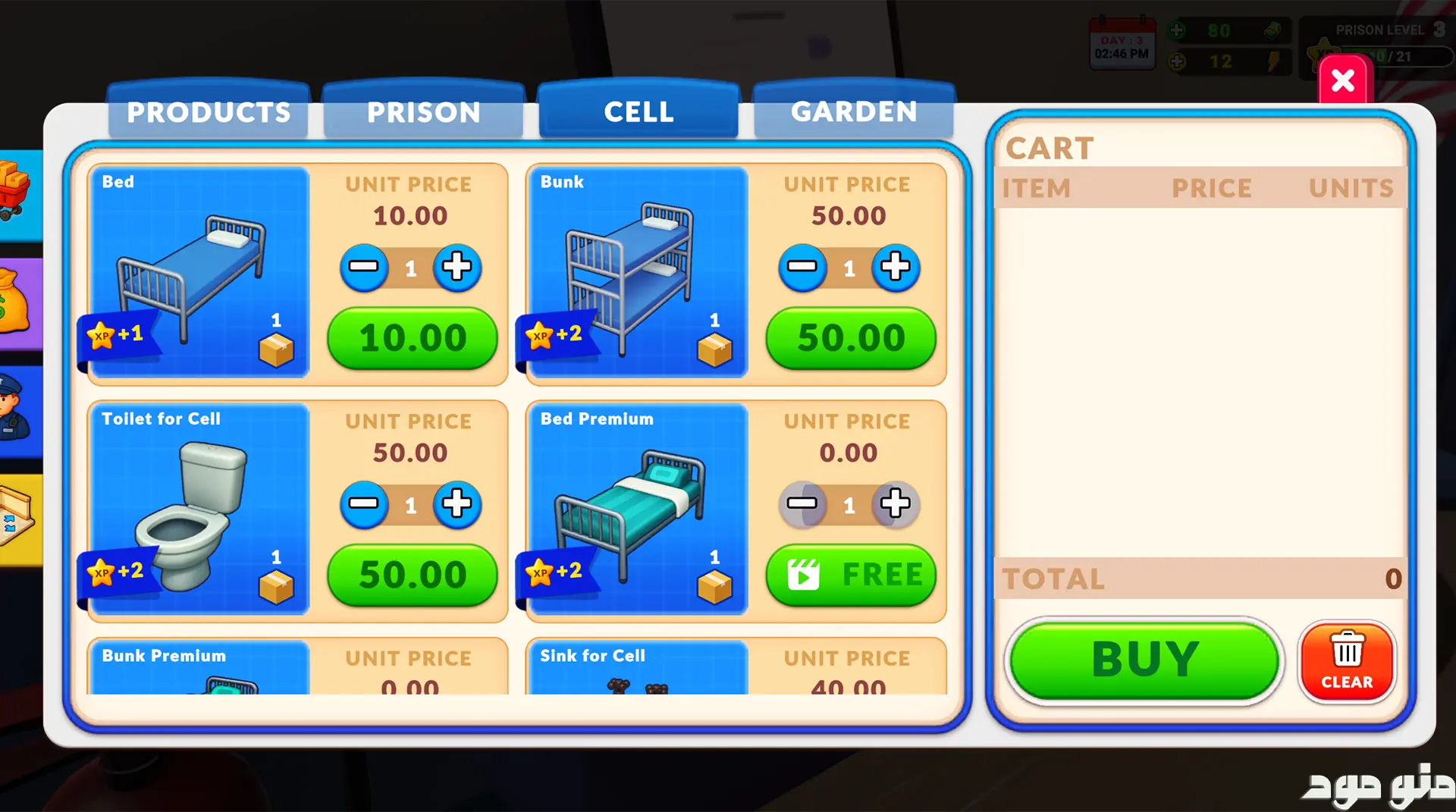Increase the Bed Premium quantity
Screen dimensions: 1456x812
(x=895, y=503)
